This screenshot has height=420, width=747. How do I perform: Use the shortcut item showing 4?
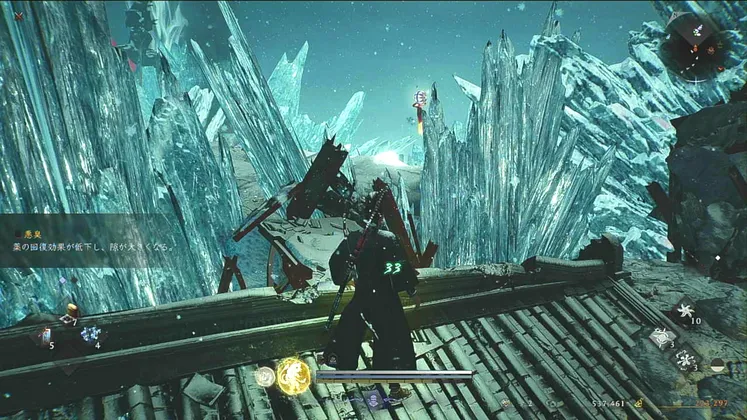coord(91,335)
